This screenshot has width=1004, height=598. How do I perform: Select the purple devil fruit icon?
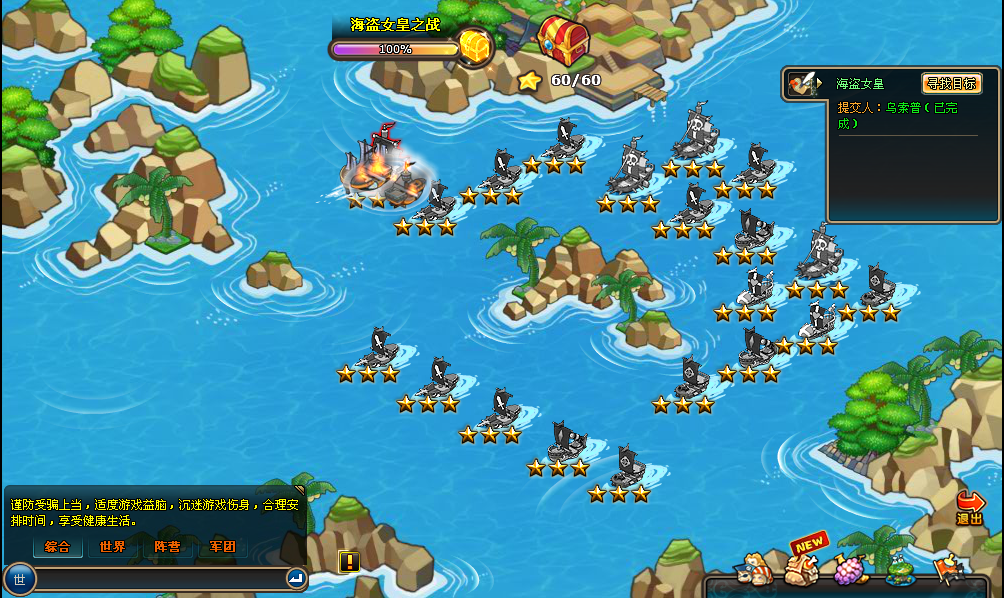click(850, 570)
